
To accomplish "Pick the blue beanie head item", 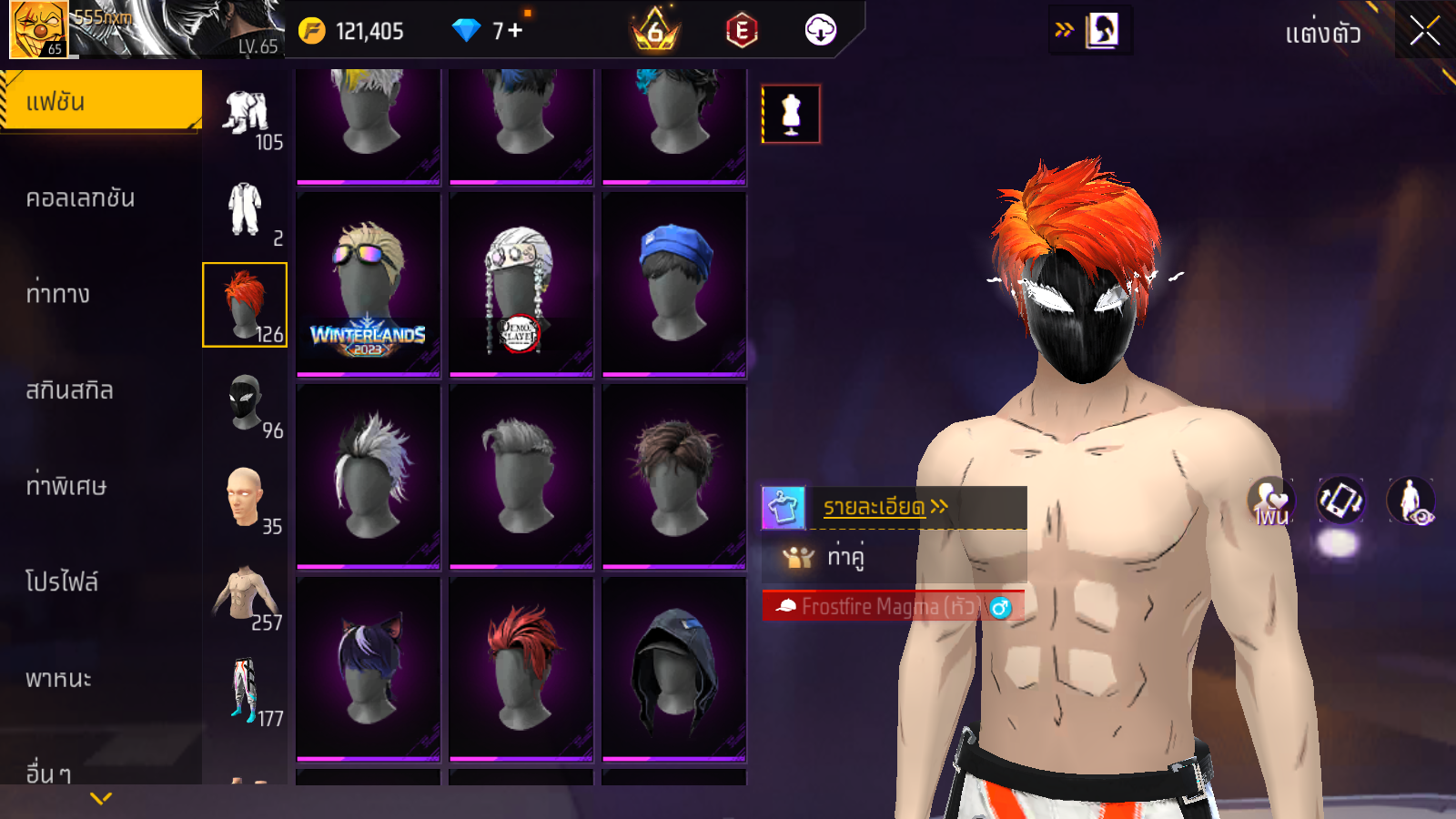I will [x=673, y=284].
